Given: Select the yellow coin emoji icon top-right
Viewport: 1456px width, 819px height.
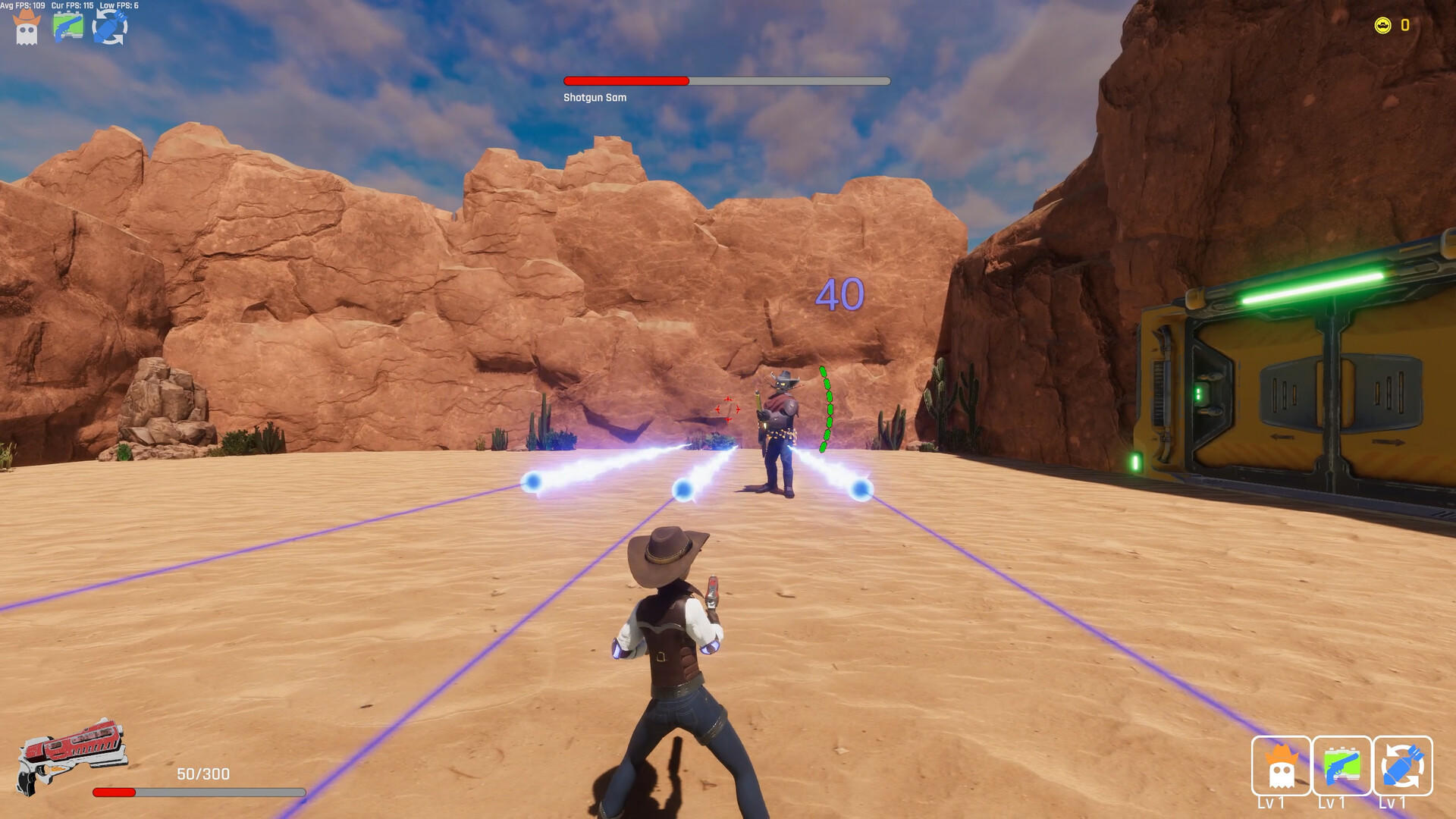Looking at the screenshot, I should [1383, 24].
